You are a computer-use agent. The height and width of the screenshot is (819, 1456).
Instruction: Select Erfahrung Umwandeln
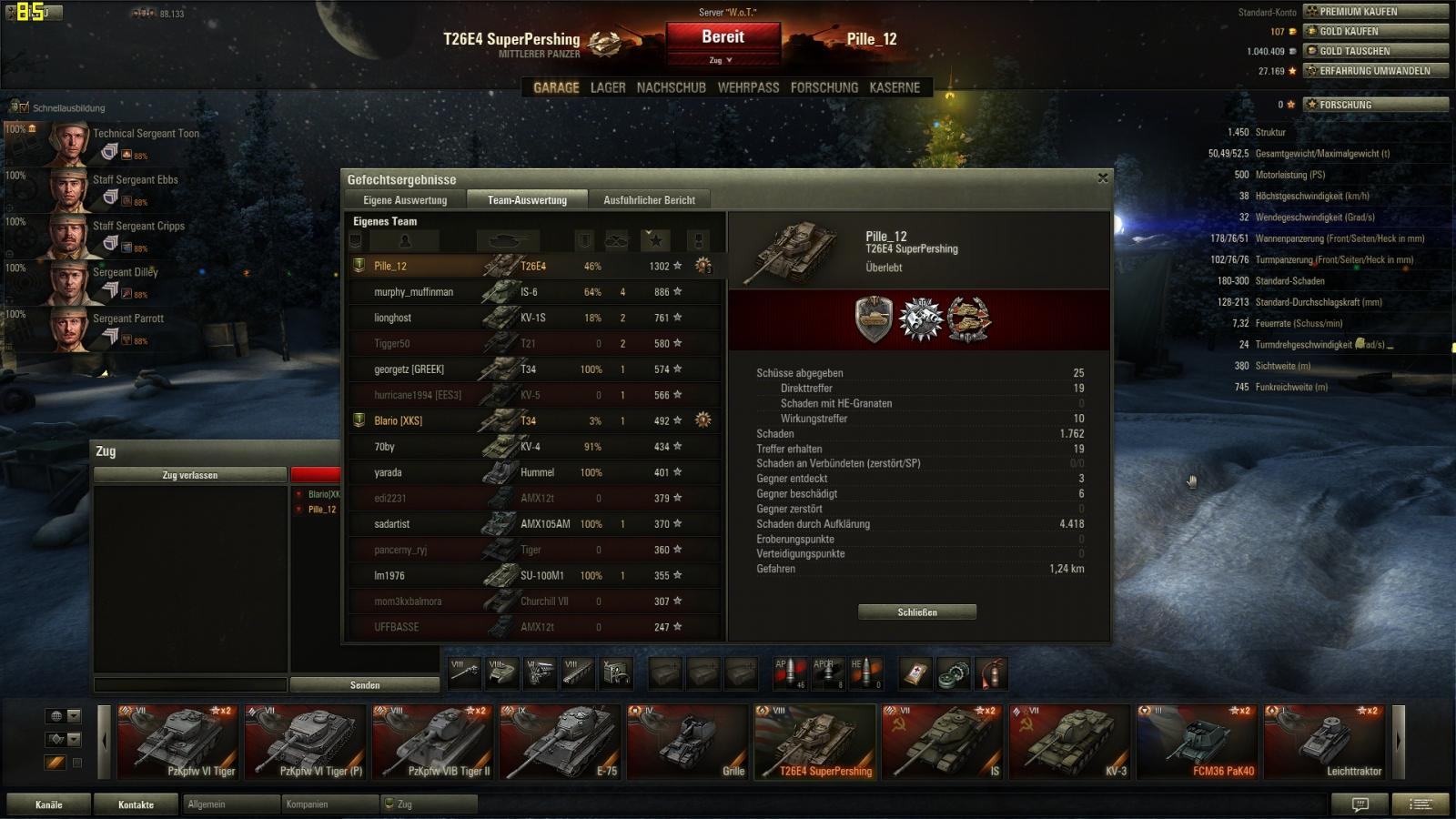pos(1375,71)
